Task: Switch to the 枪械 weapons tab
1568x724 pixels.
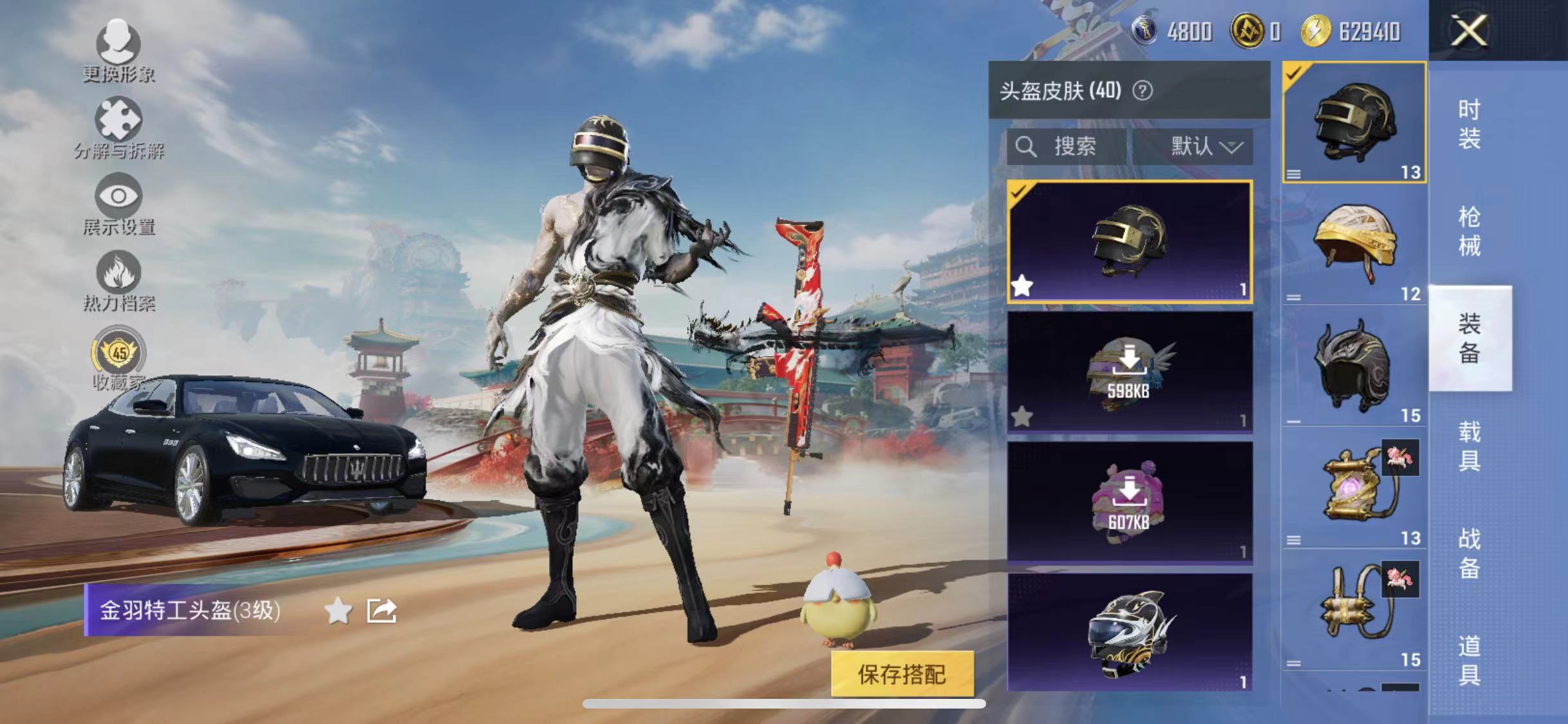Action: point(1470,228)
